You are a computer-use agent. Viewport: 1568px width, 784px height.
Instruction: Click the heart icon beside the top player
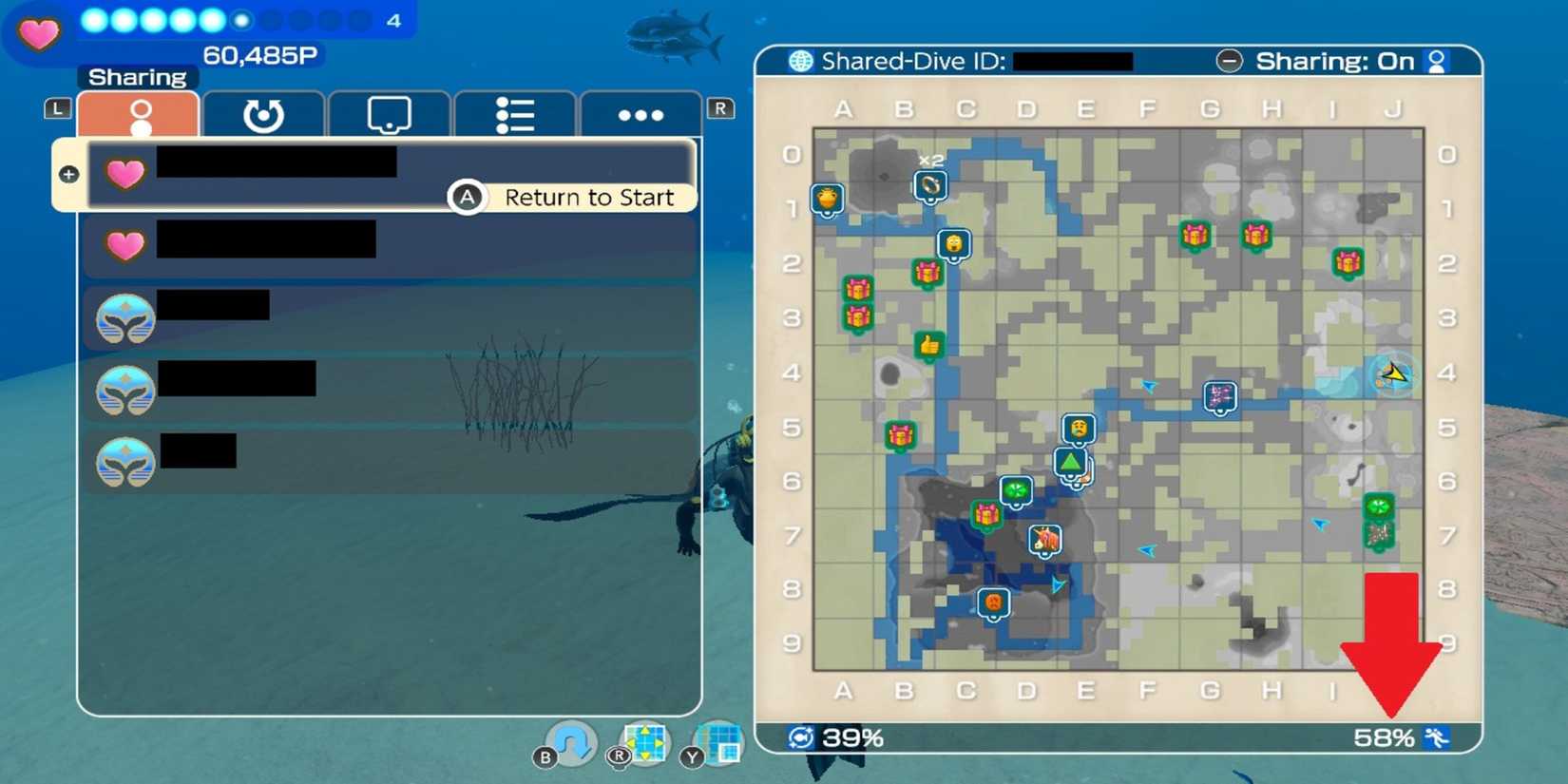pyautogui.click(x=124, y=174)
